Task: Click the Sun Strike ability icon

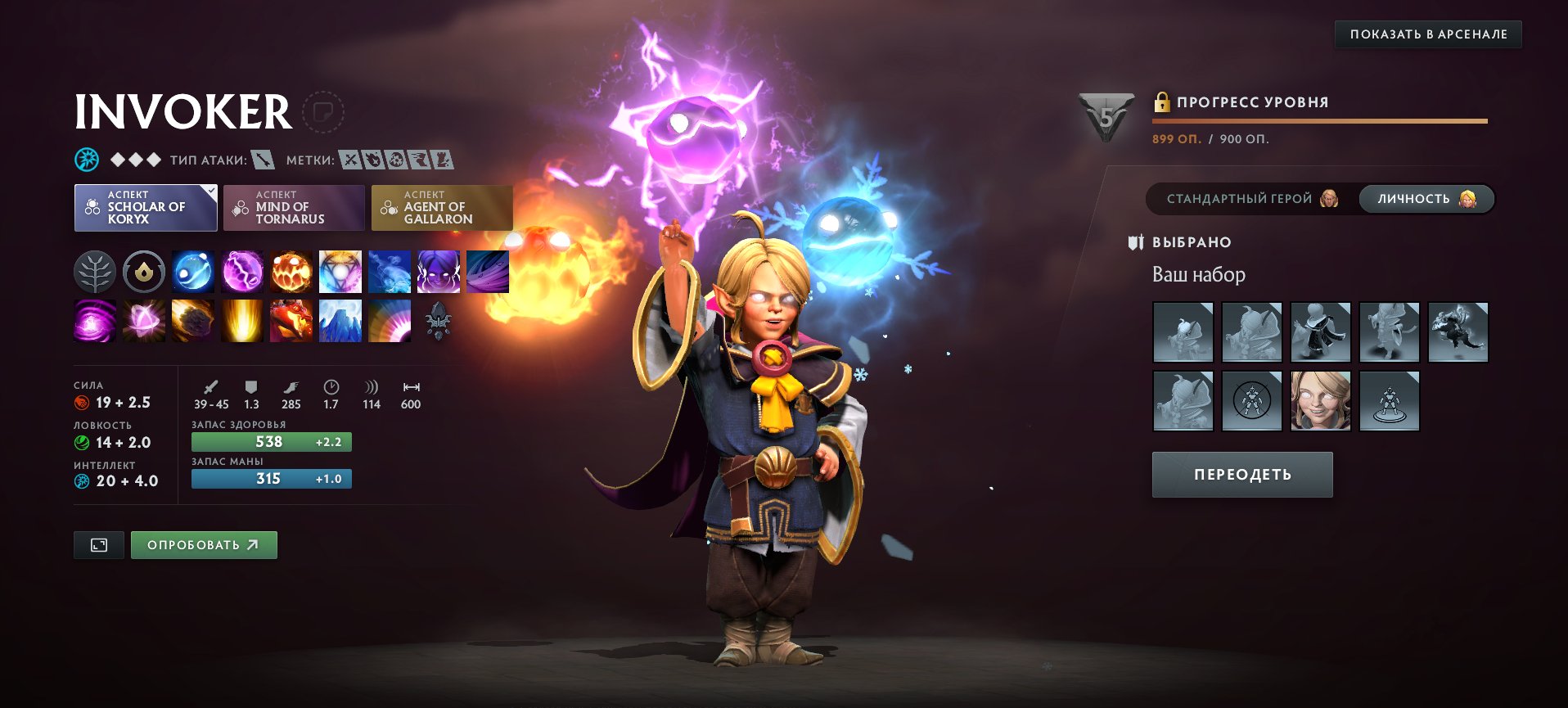Action: pos(241,321)
